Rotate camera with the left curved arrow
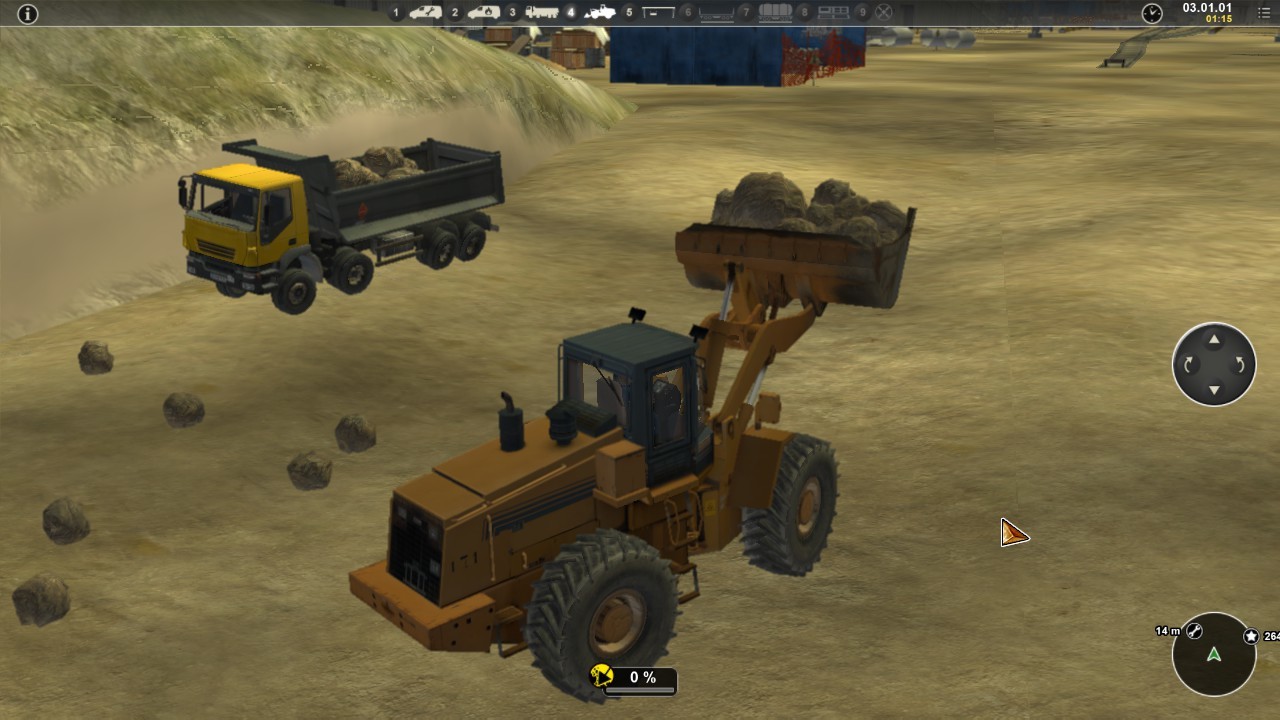Screen dimensions: 1280x720 [x=1189, y=365]
